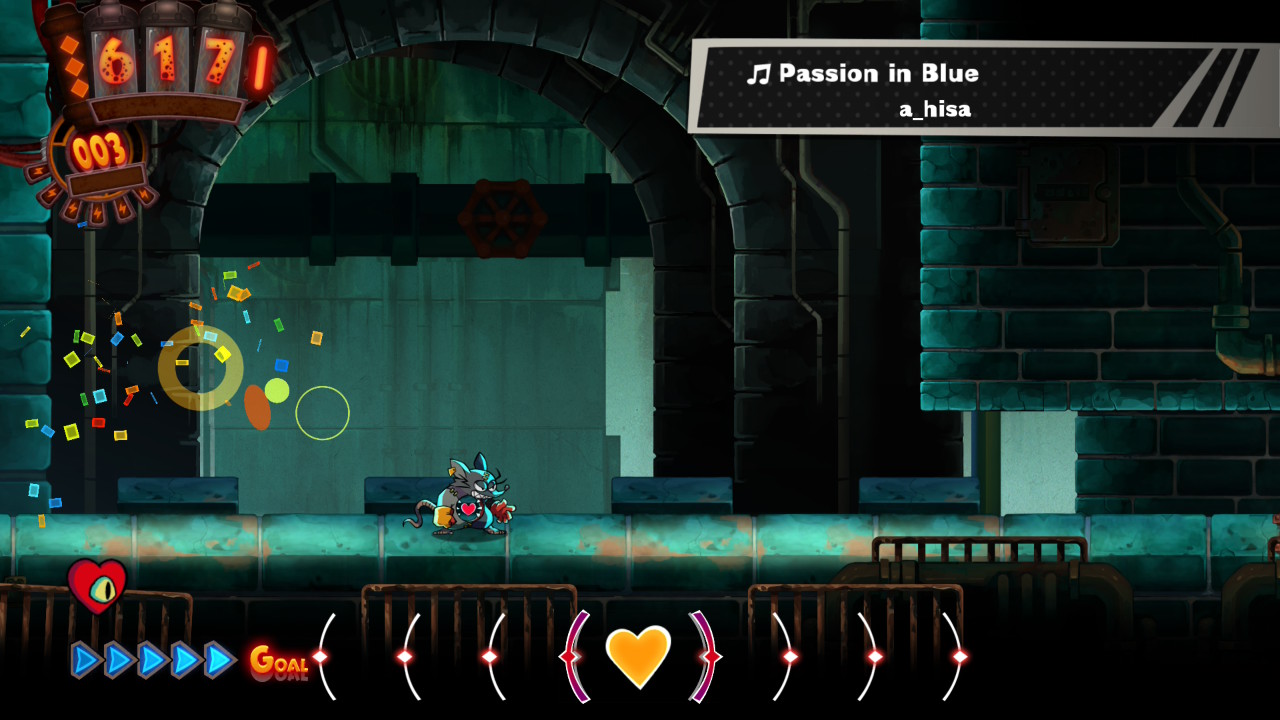Screen dimensions: 1280x720
Task: Select the red heart eye icon
Action: click(x=97, y=586)
